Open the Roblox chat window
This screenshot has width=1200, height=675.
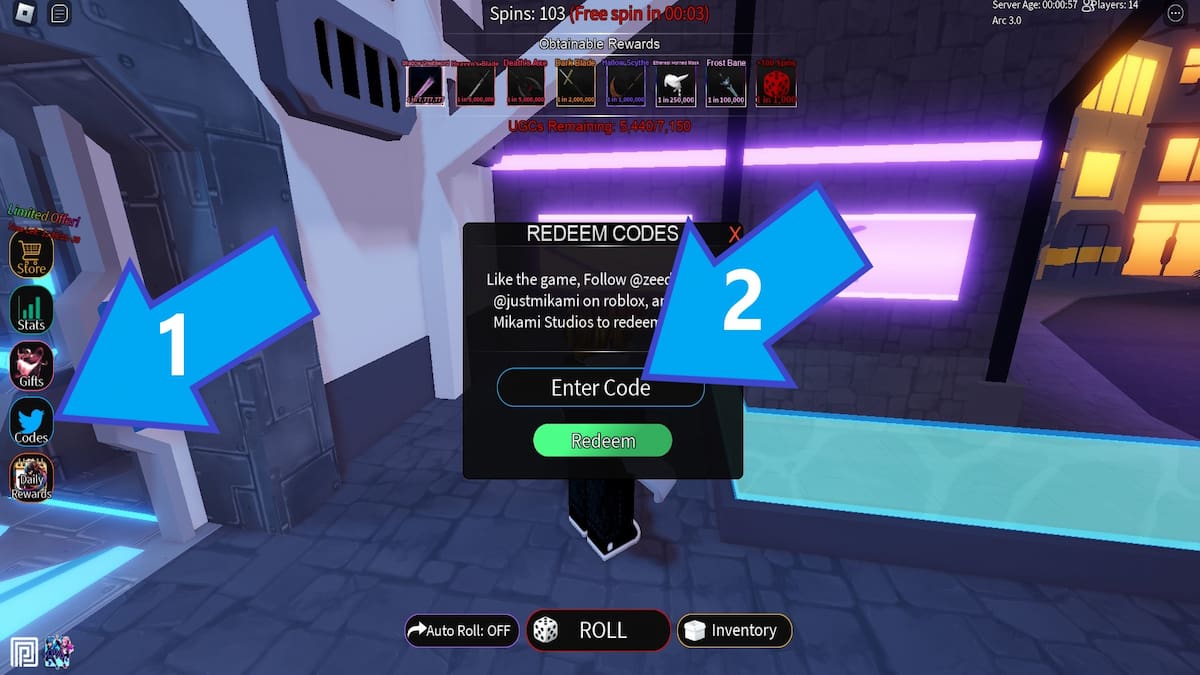[x=59, y=13]
